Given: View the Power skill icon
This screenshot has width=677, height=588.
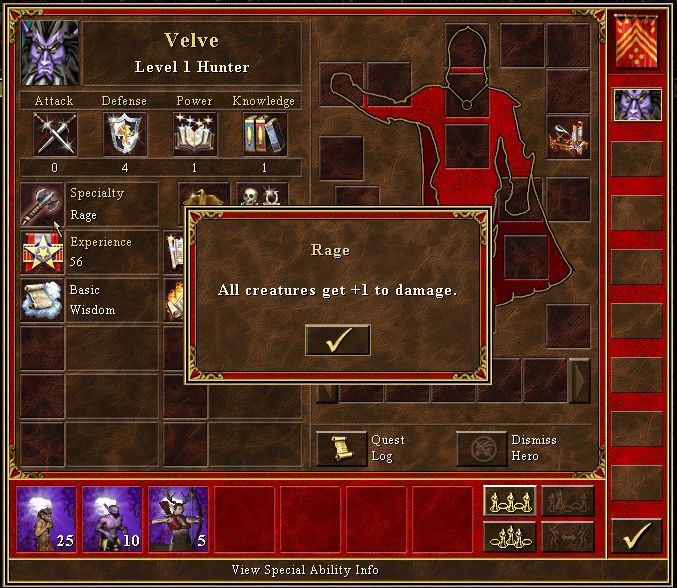Looking at the screenshot, I should click(194, 133).
